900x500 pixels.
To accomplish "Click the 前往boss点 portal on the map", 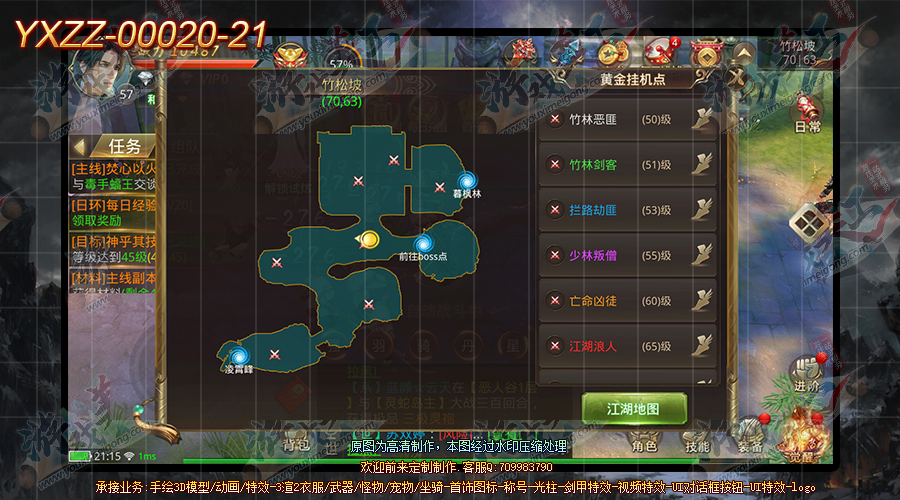I will click(423, 243).
